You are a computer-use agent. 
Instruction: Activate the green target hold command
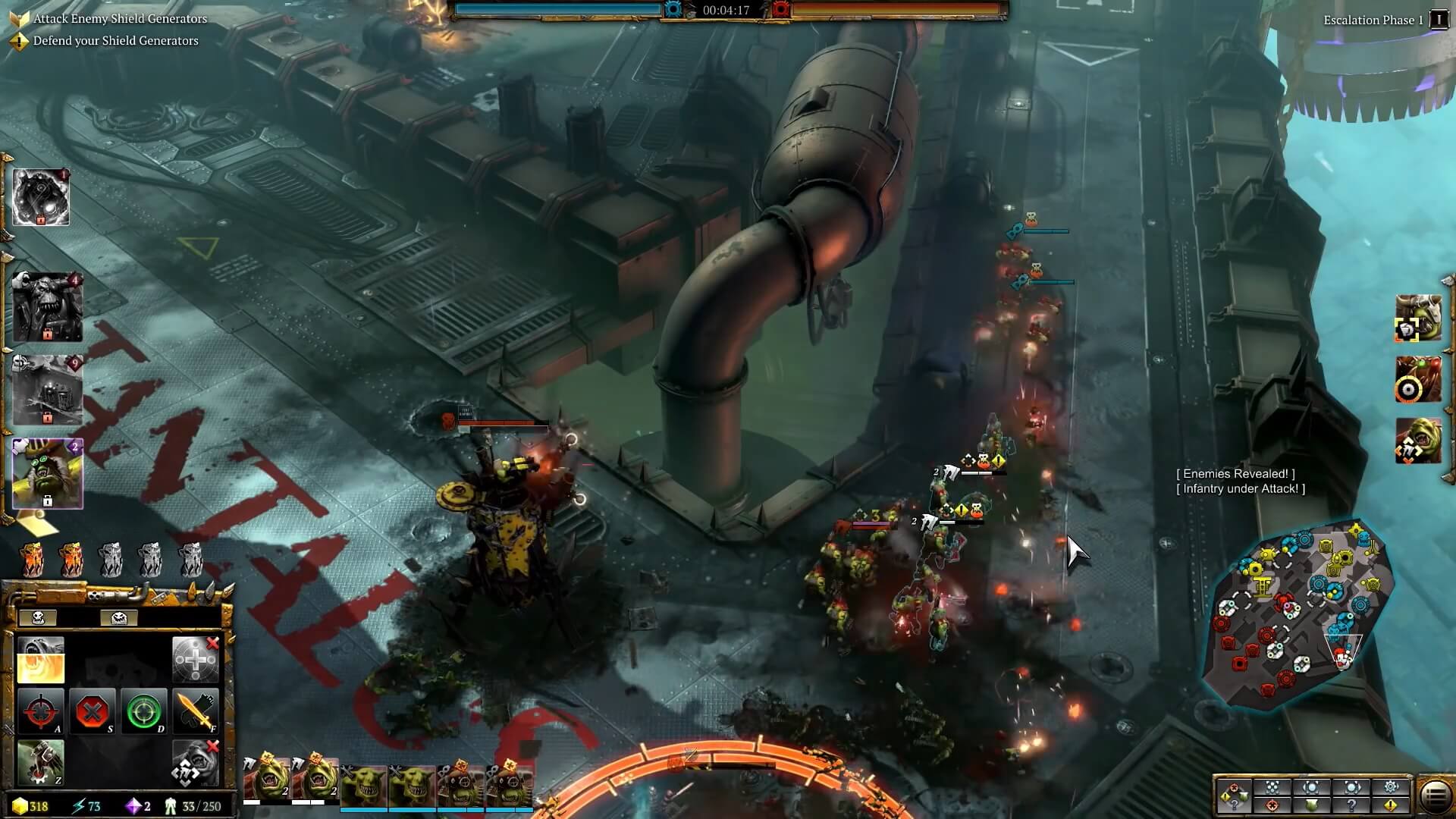pos(144,712)
